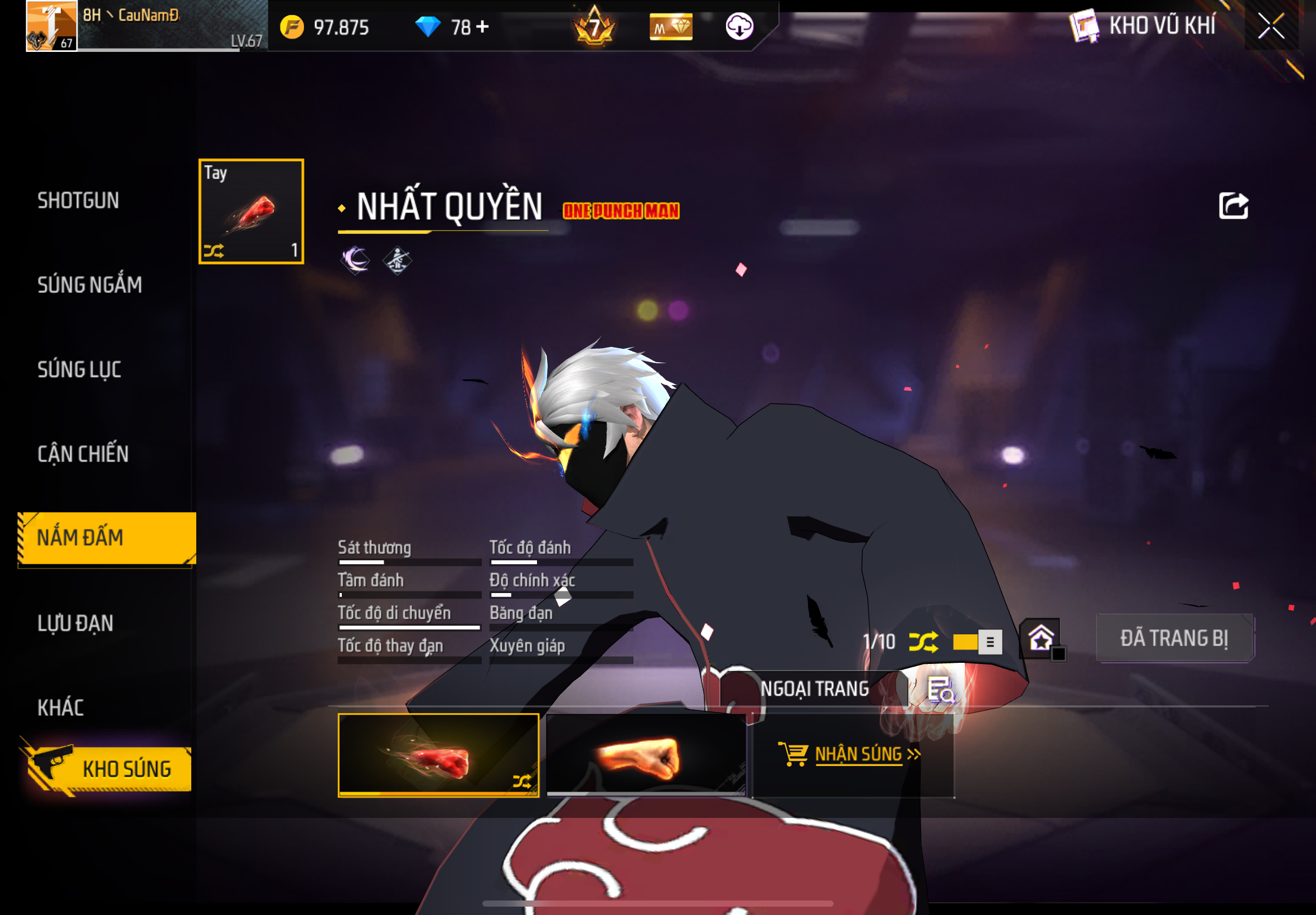Image resolution: width=1316 pixels, height=915 pixels.
Task: Select the Tay fist weapon slot
Action: click(251, 211)
